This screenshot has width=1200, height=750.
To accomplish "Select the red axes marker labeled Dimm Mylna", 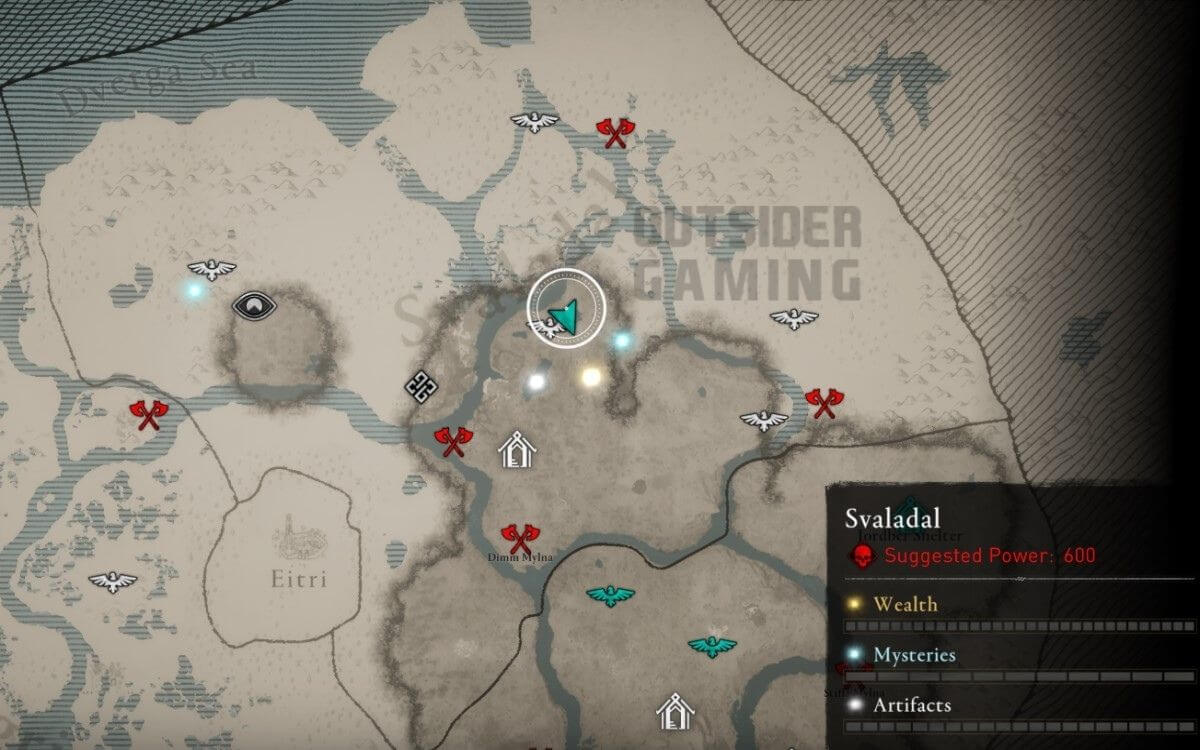I will (516, 538).
